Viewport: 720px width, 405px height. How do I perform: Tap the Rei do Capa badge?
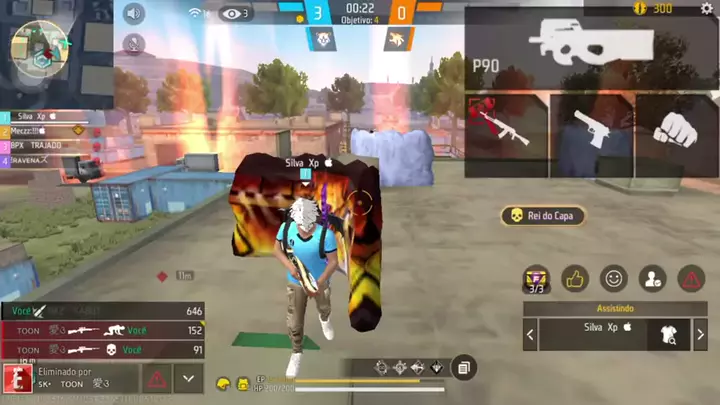coord(541,216)
